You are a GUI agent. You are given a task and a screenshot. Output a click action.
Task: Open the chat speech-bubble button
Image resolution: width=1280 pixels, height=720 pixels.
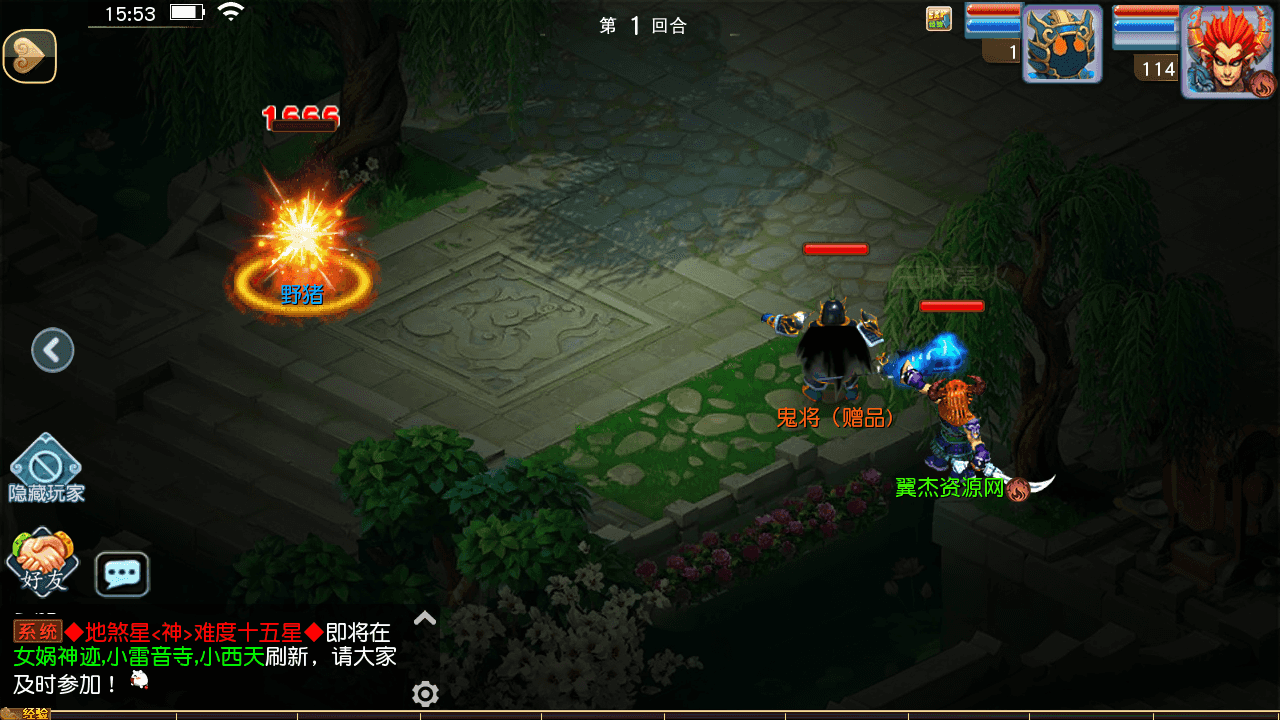coord(122,574)
